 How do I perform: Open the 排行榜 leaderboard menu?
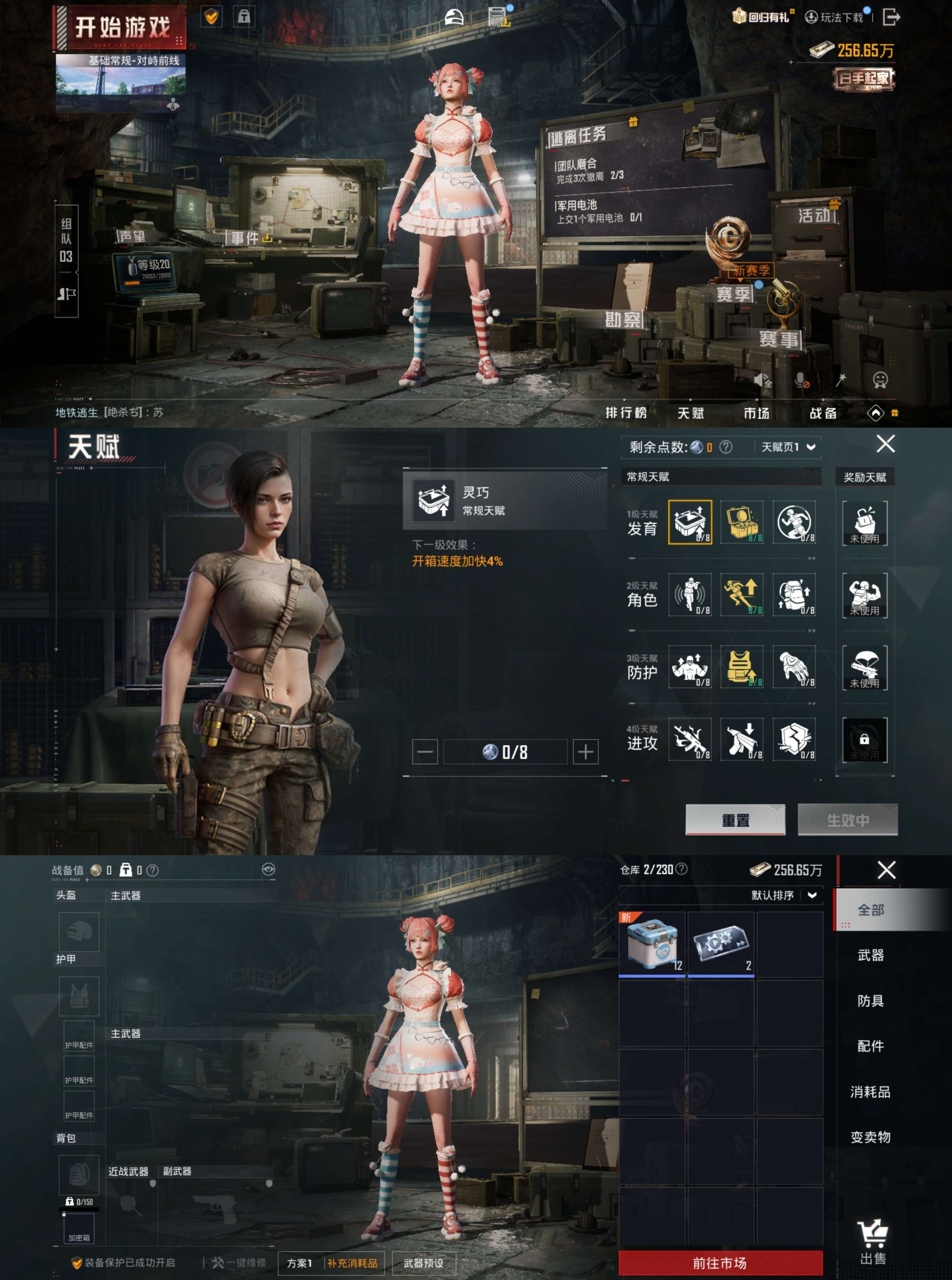(x=626, y=413)
